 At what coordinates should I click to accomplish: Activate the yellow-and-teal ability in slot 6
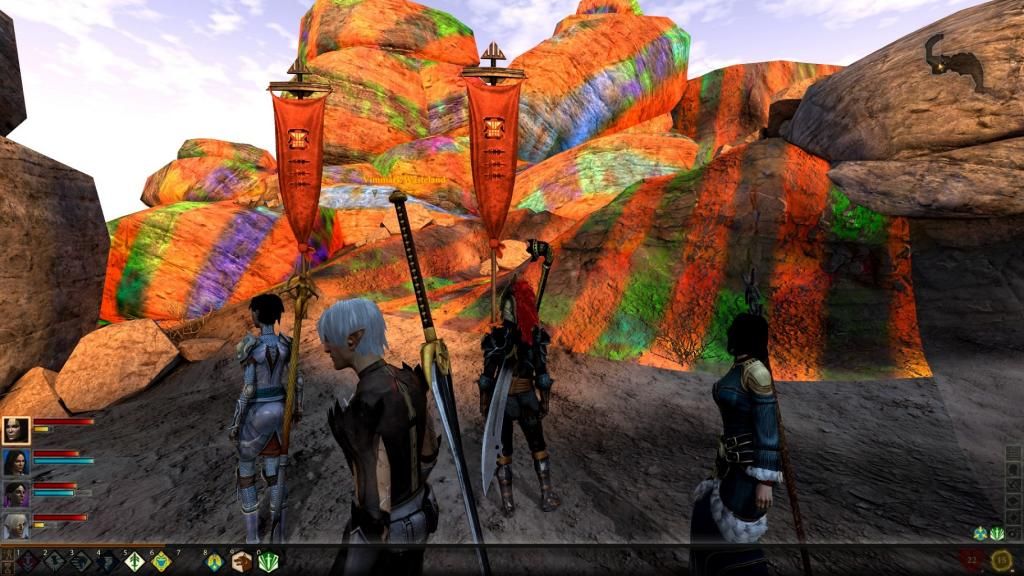161,561
